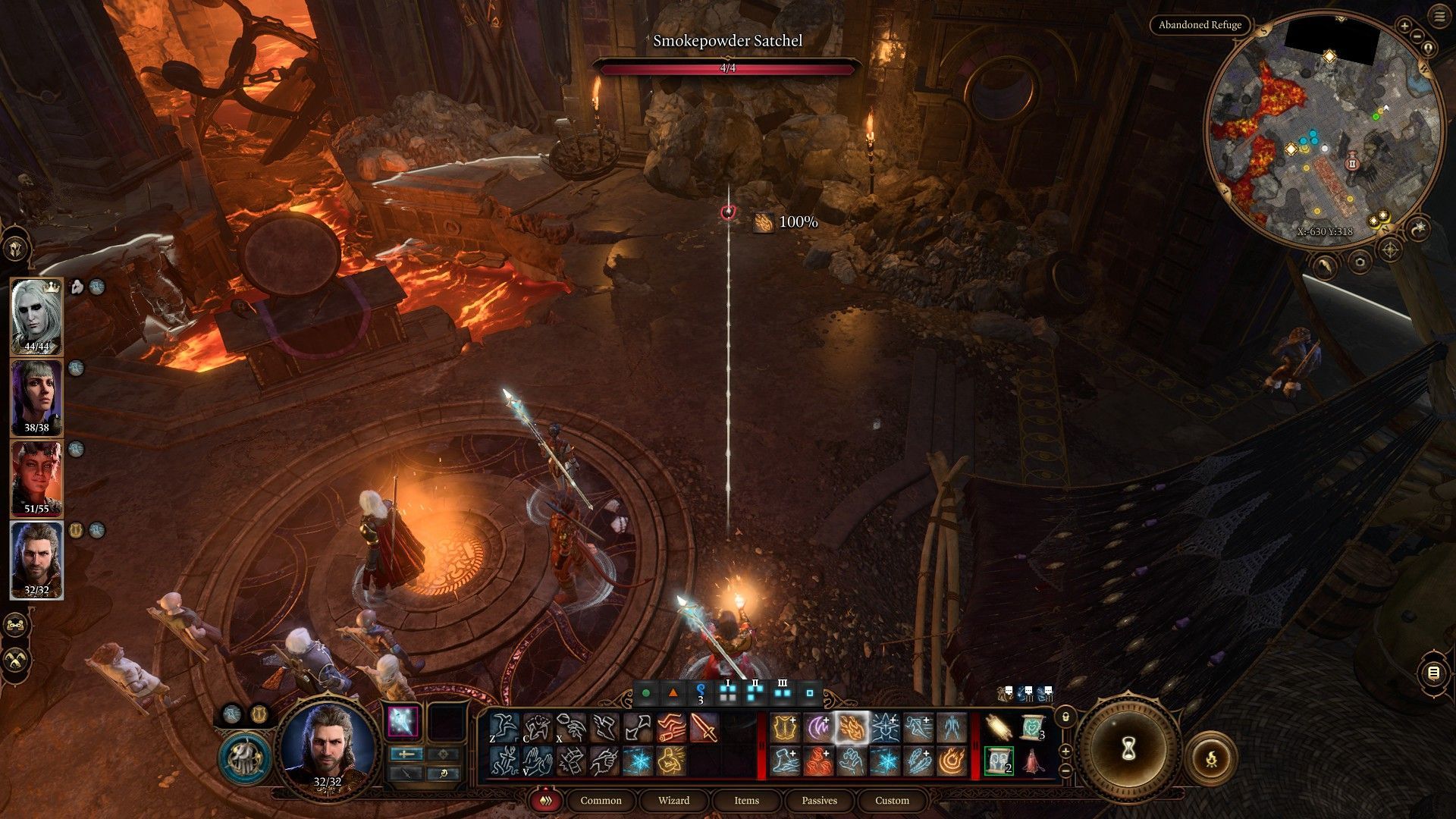Select the Passives hotbar tab

(x=819, y=800)
